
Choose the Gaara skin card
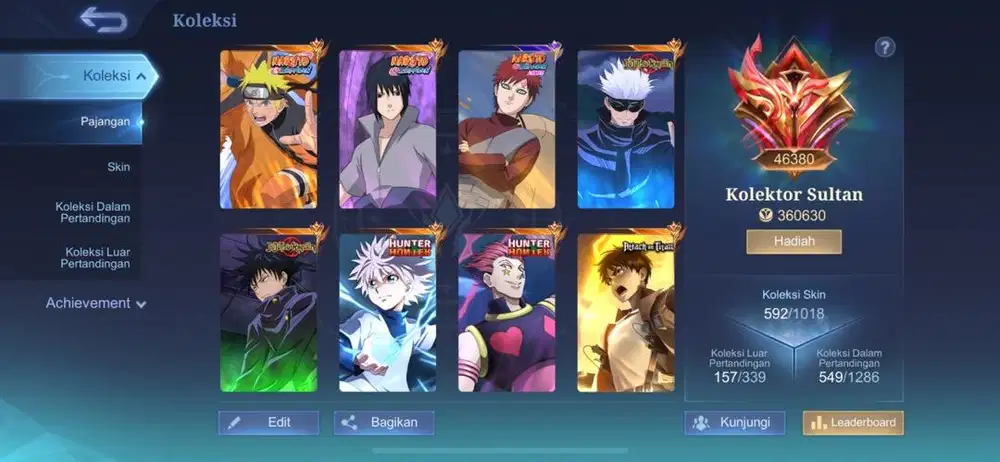[x=506, y=129]
